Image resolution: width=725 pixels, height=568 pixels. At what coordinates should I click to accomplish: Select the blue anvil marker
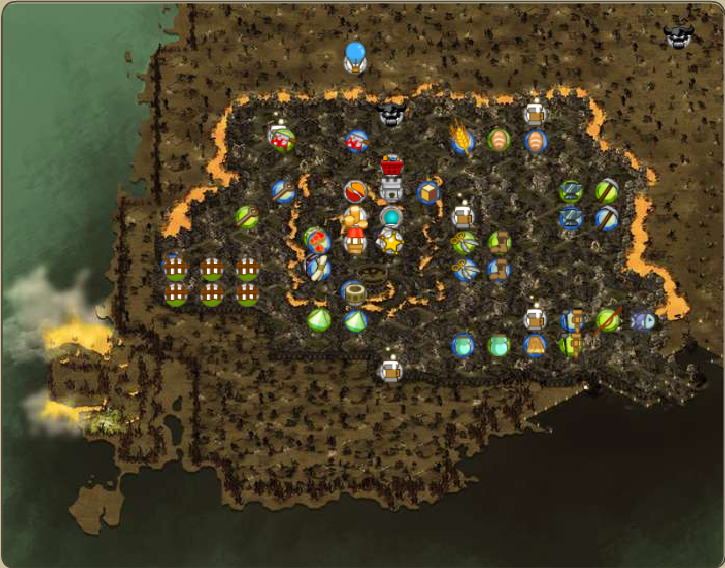tap(571, 217)
